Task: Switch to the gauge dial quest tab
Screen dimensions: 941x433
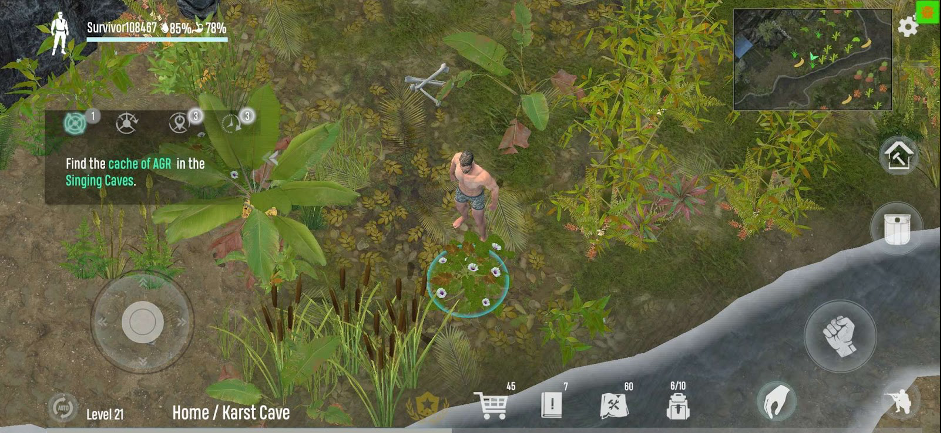Action: tap(126, 124)
